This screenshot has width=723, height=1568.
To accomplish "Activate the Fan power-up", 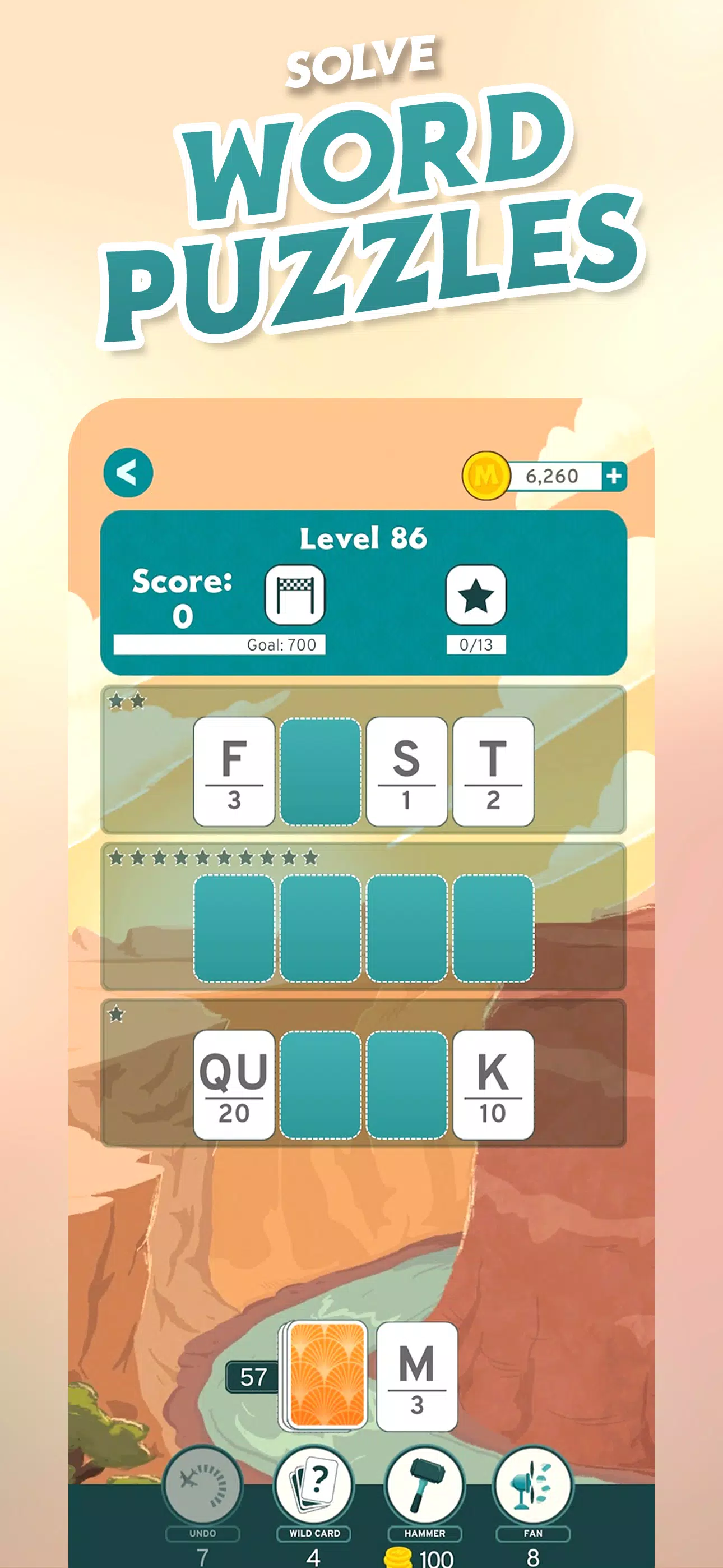I will click(x=533, y=1487).
